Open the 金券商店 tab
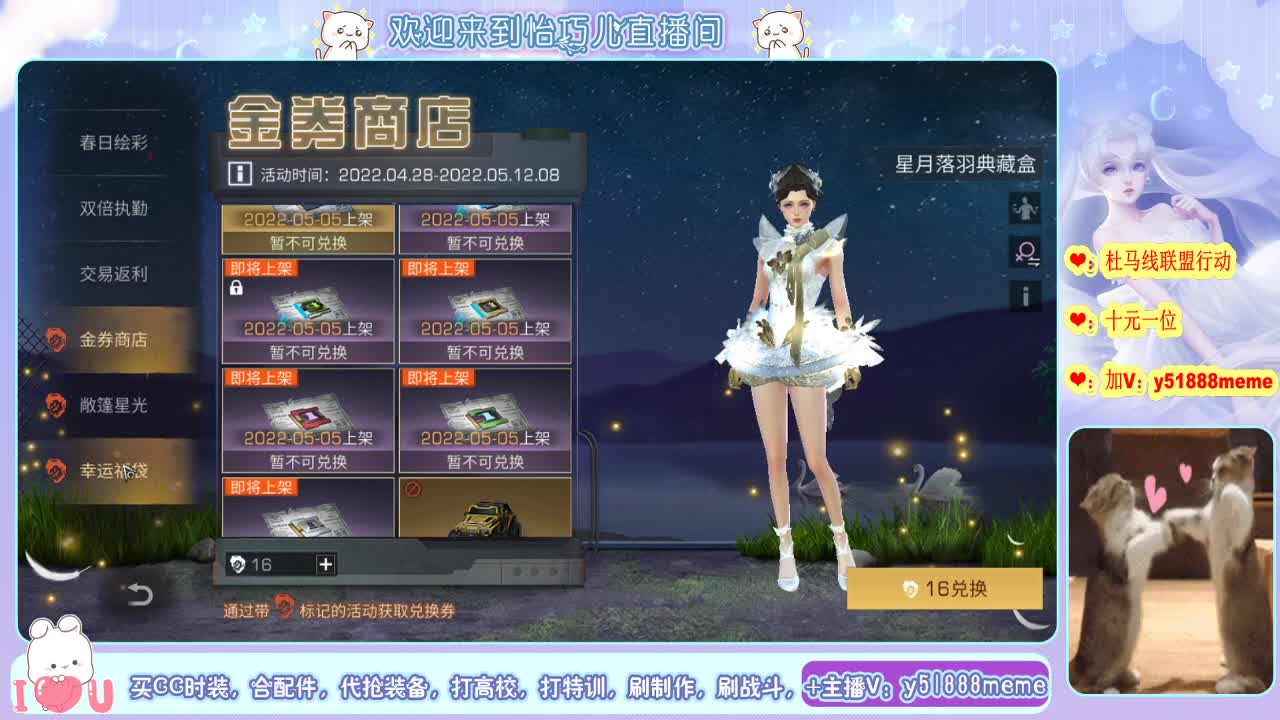Image resolution: width=1280 pixels, height=720 pixels. pos(117,340)
